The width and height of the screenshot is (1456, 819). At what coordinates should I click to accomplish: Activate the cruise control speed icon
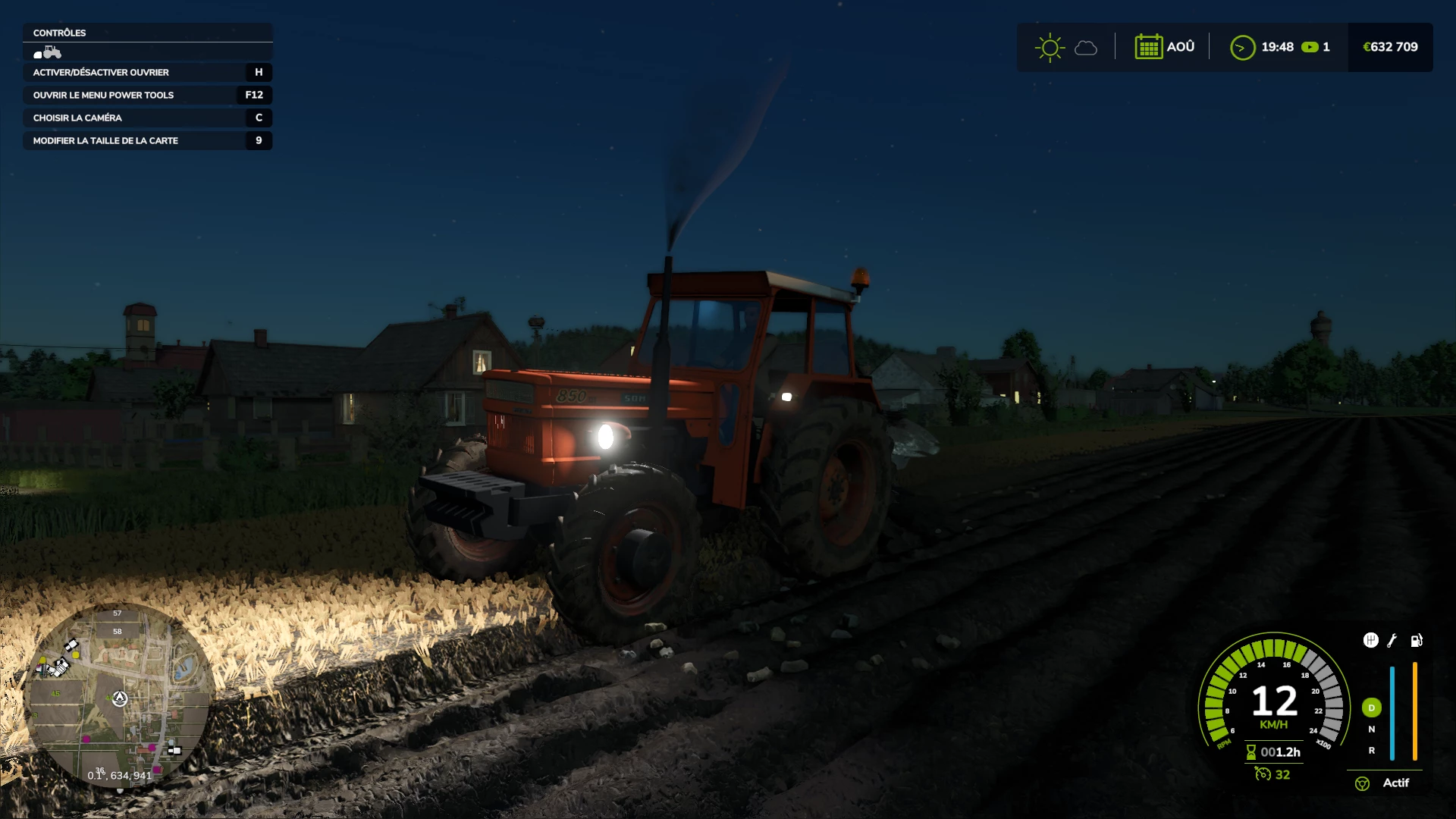point(1263,774)
